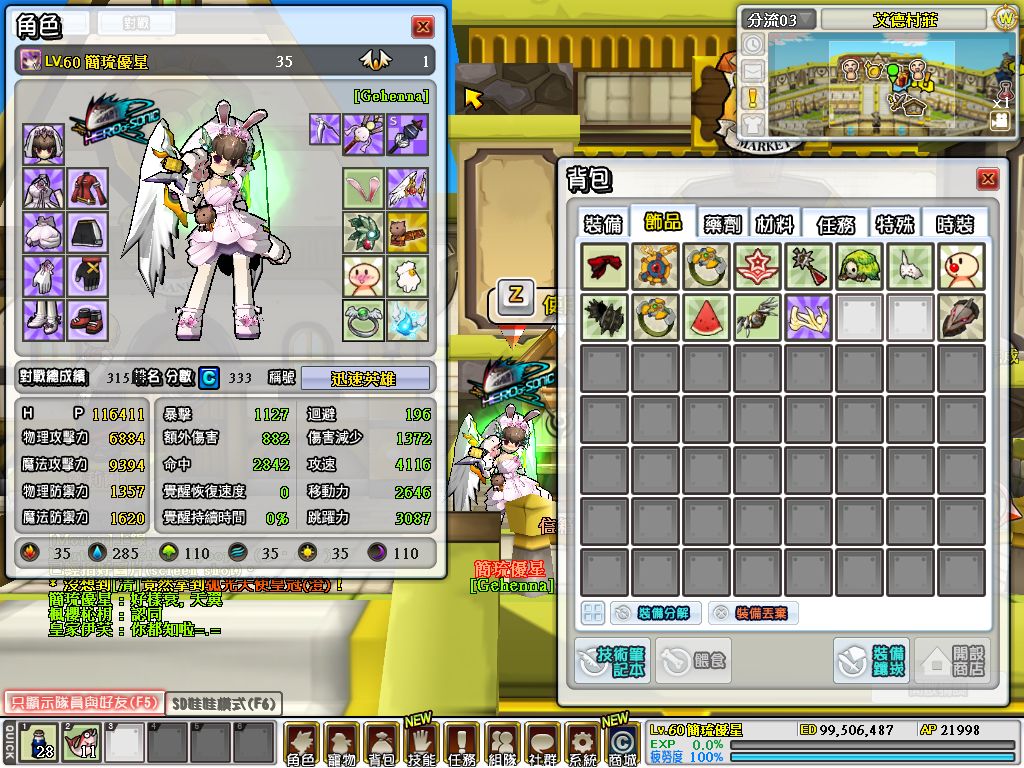
Task: Select the watermelon slice item
Action: pyautogui.click(x=707, y=316)
